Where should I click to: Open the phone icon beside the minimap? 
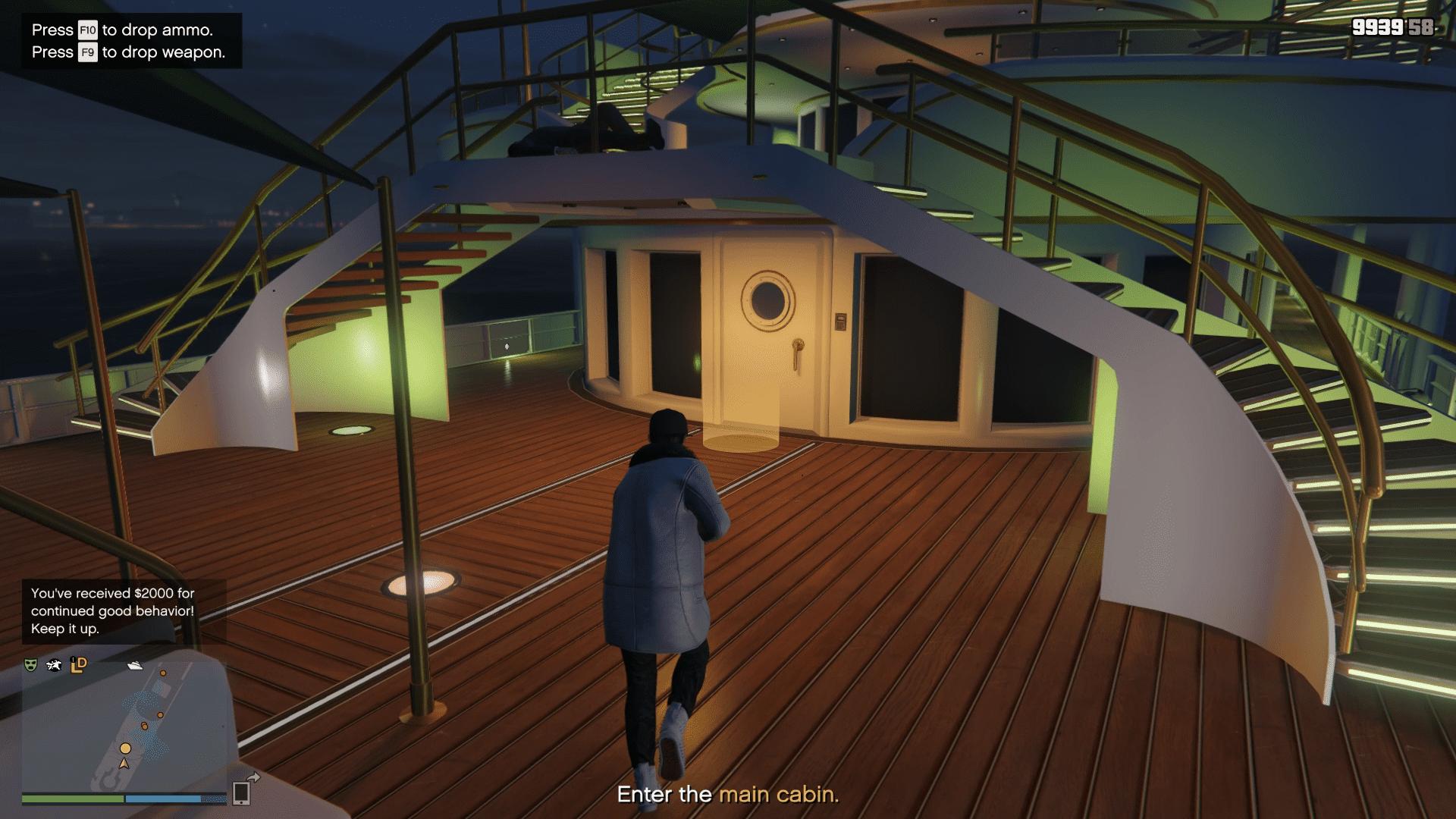243,792
